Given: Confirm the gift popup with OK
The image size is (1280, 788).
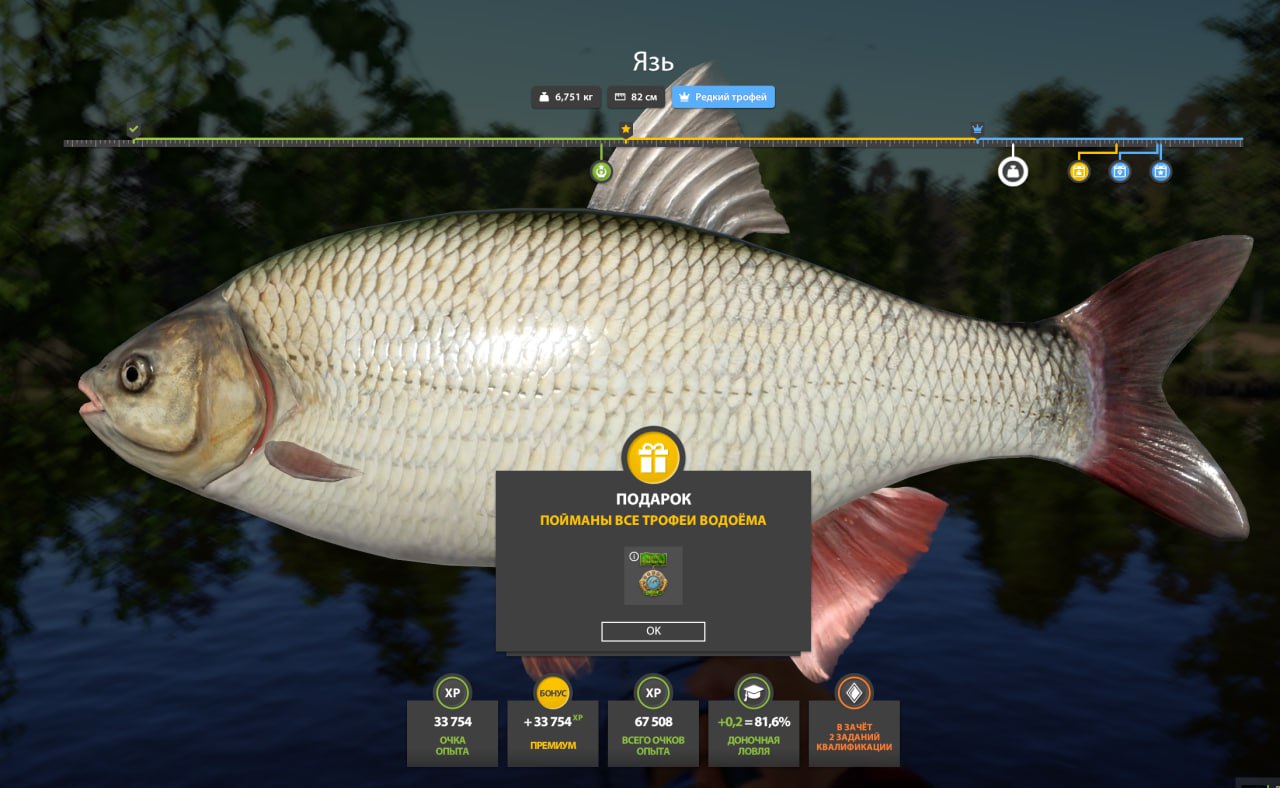Looking at the screenshot, I should pos(653,631).
